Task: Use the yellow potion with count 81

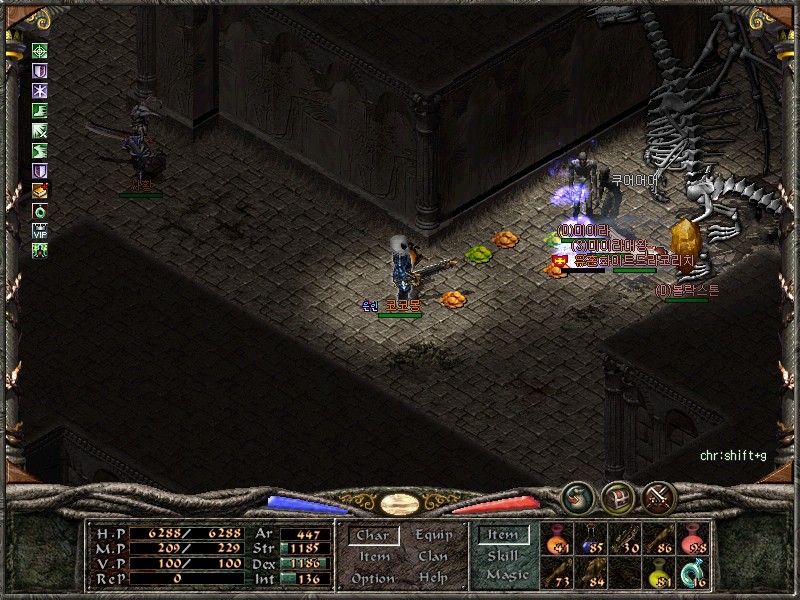Action: (658, 572)
